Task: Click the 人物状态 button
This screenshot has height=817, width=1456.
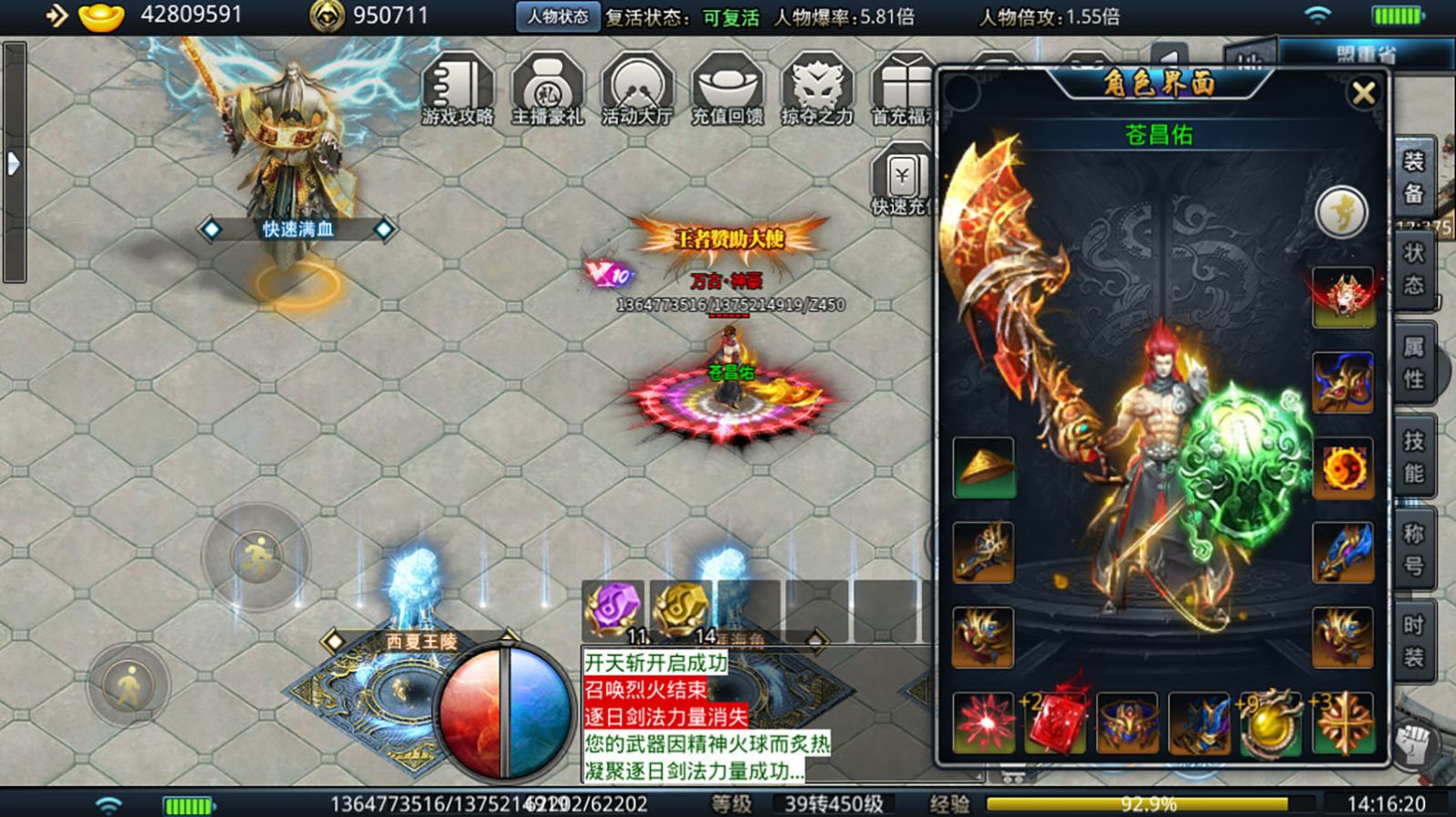Action: (558, 16)
